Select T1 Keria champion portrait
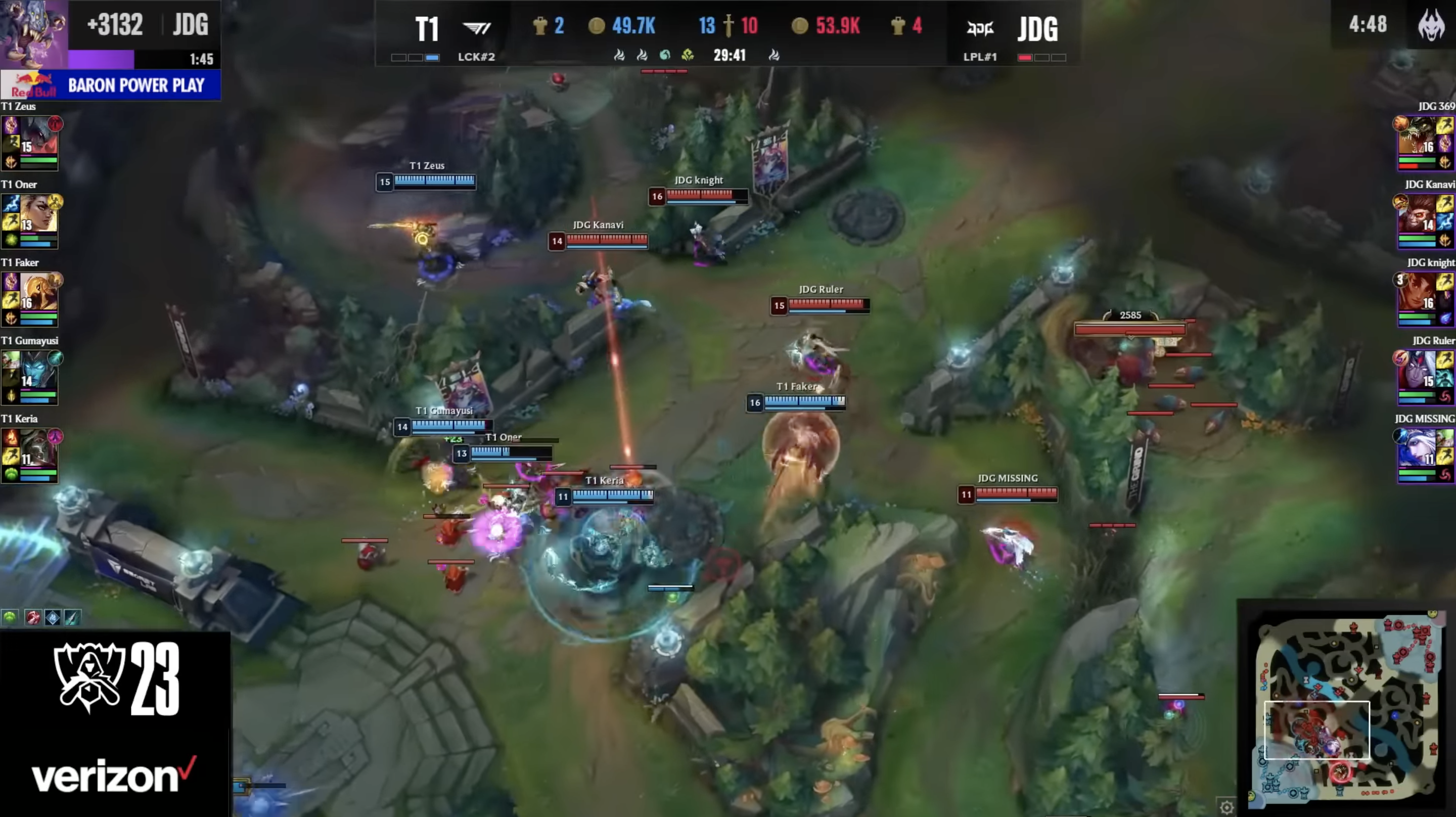Screen dimensions: 1456x817 (38, 449)
